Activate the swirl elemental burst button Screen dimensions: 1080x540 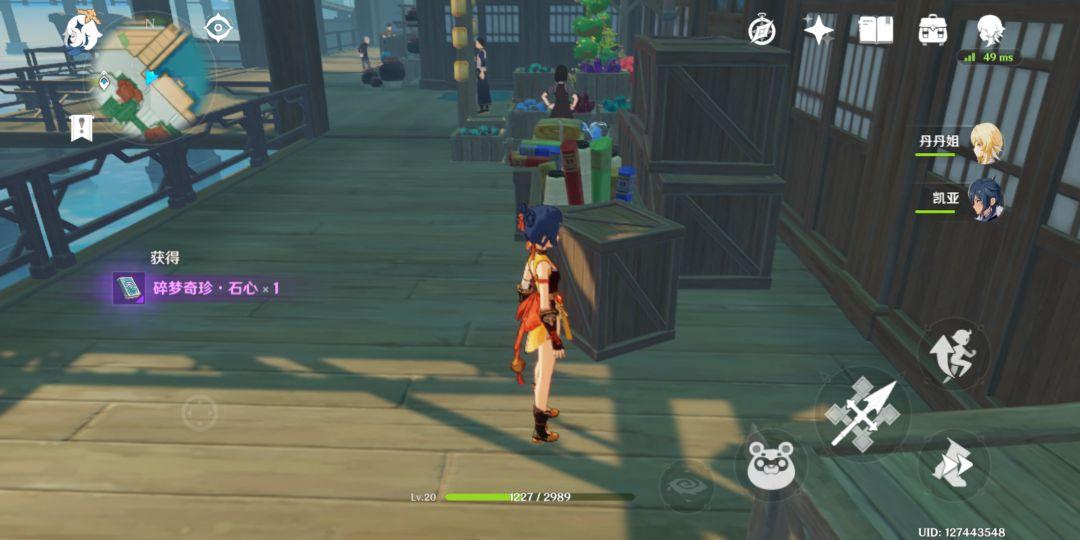click(686, 486)
